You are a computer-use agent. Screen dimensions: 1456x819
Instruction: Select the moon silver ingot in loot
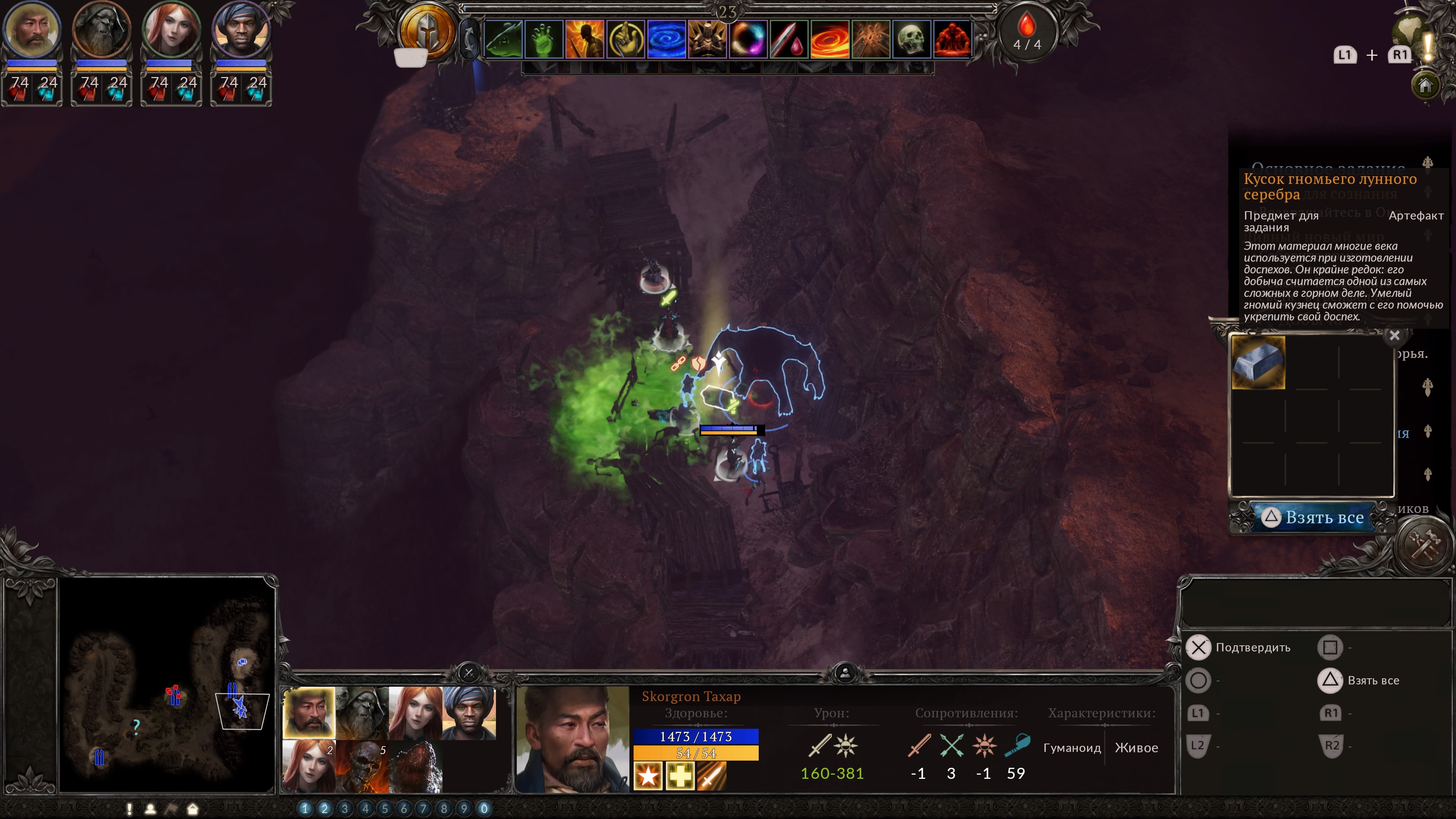(x=1258, y=363)
